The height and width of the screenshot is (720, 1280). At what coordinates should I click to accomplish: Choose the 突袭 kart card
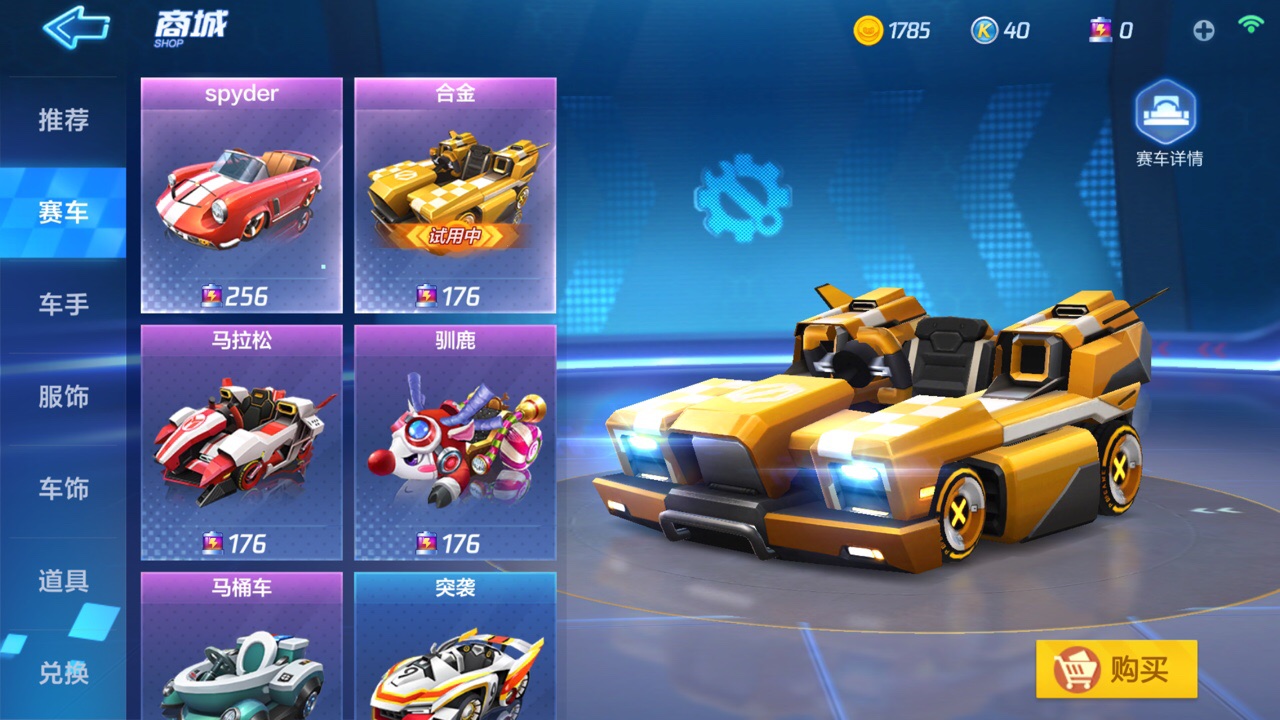(x=455, y=645)
